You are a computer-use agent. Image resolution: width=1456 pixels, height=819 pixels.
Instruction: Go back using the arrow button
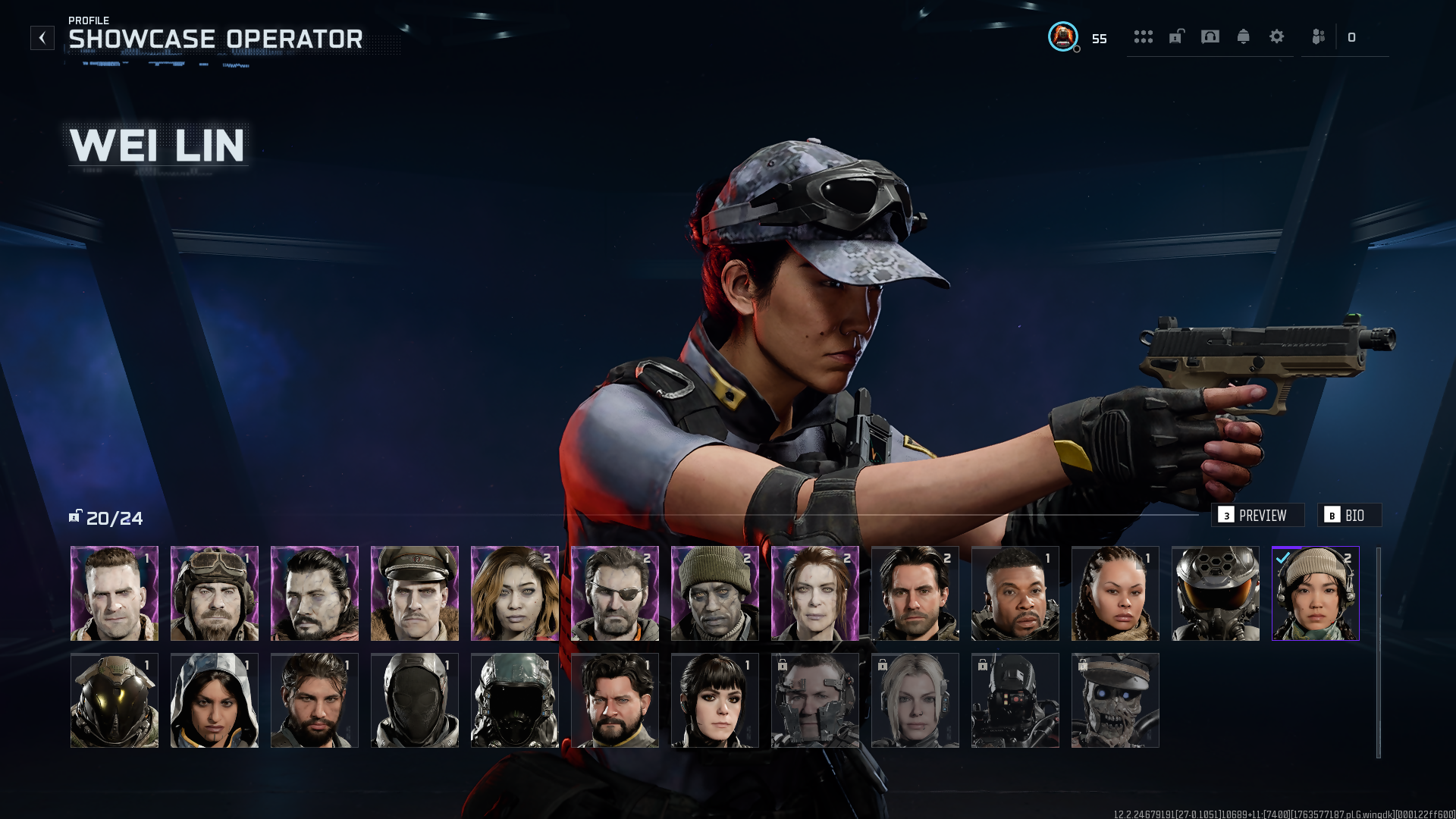(42, 38)
